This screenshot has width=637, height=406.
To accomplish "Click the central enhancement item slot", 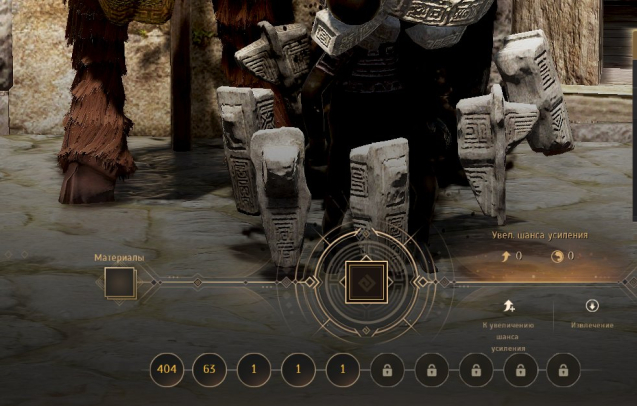I will coord(365,282).
